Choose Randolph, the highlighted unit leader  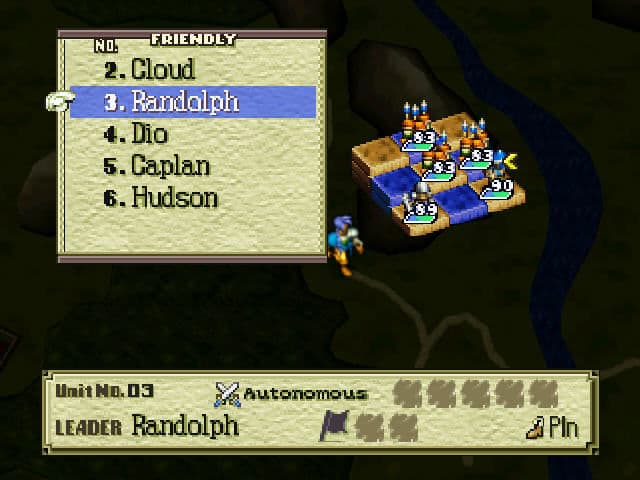click(185, 102)
